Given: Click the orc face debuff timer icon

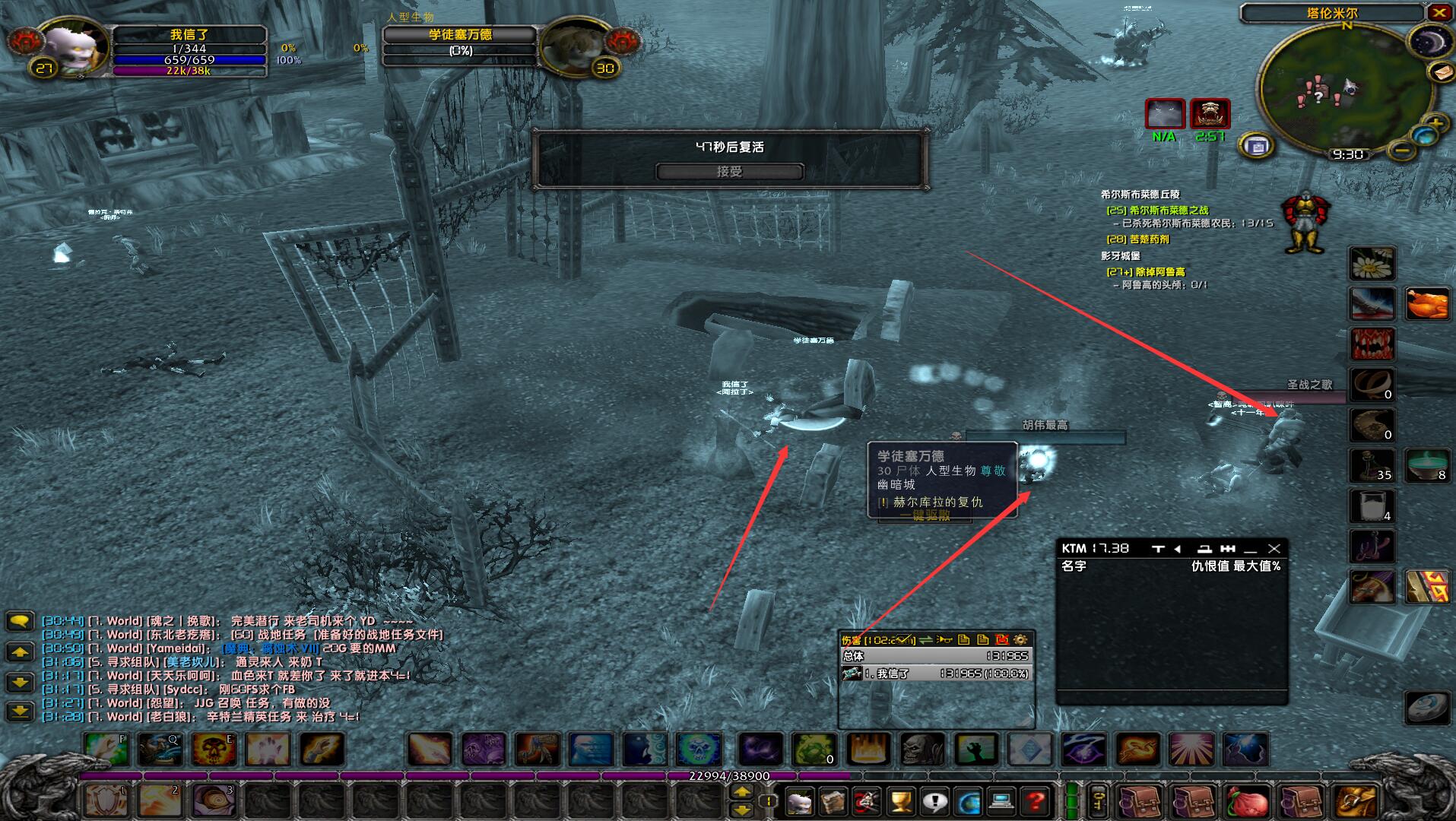Looking at the screenshot, I should click(1209, 115).
